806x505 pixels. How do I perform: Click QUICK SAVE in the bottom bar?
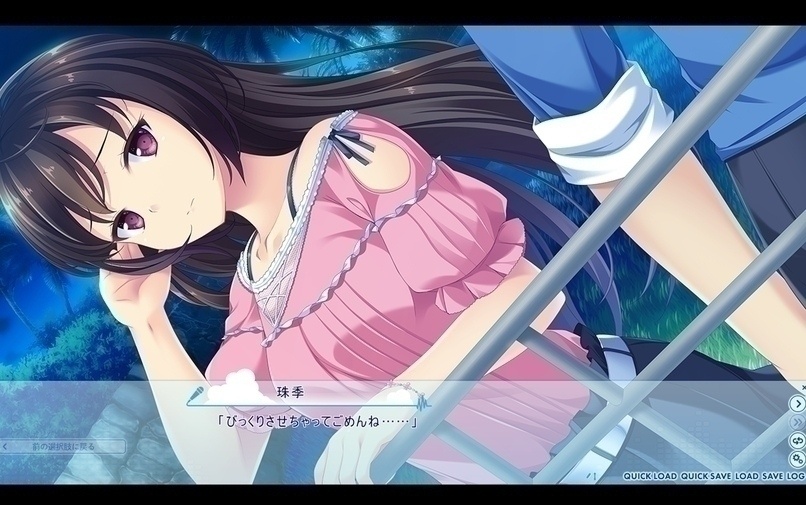(x=705, y=477)
